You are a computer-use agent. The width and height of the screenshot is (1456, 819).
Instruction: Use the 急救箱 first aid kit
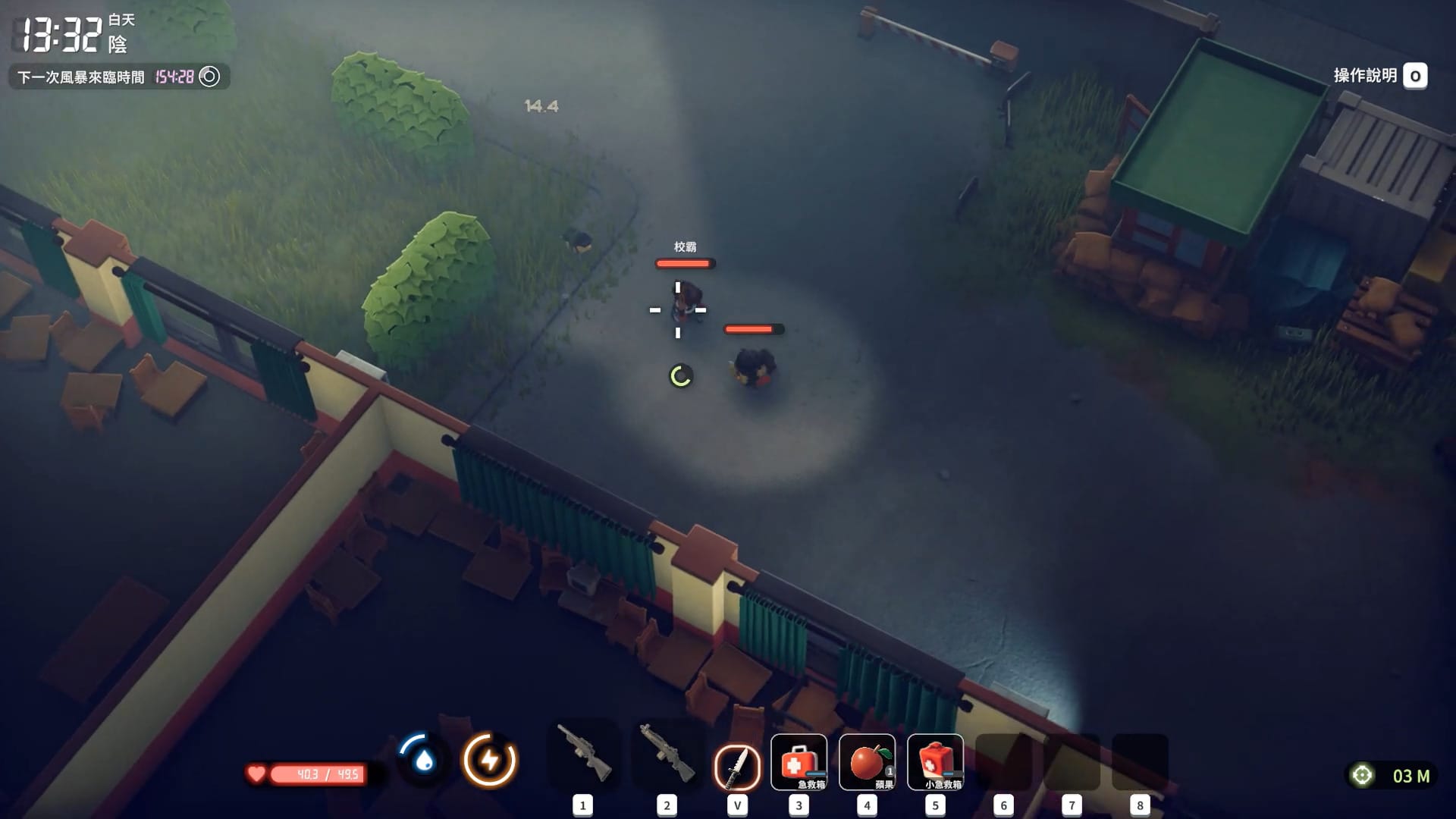pyautogui.click(x=799, y=762)
